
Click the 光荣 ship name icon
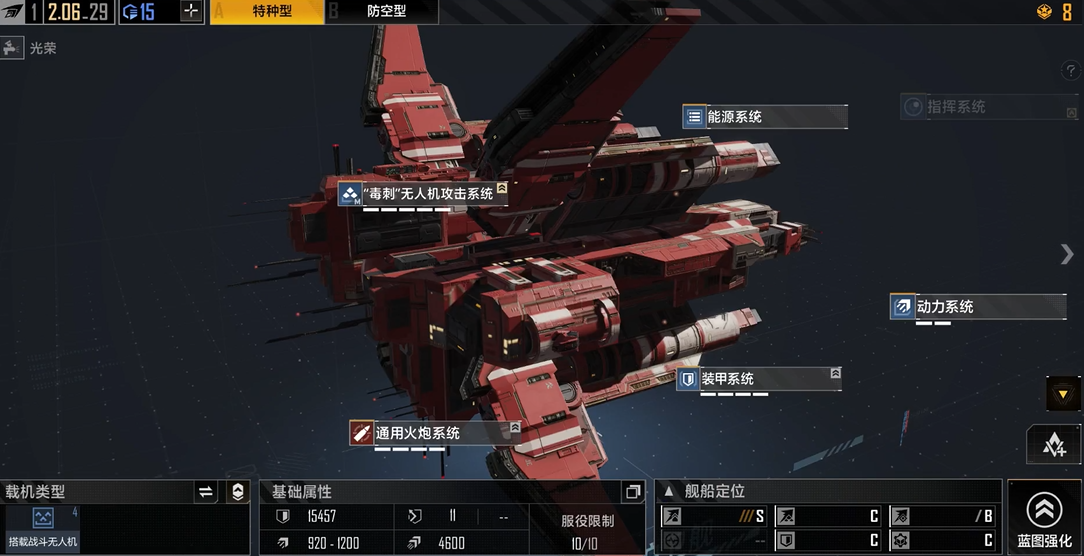[x=13, y=48]
